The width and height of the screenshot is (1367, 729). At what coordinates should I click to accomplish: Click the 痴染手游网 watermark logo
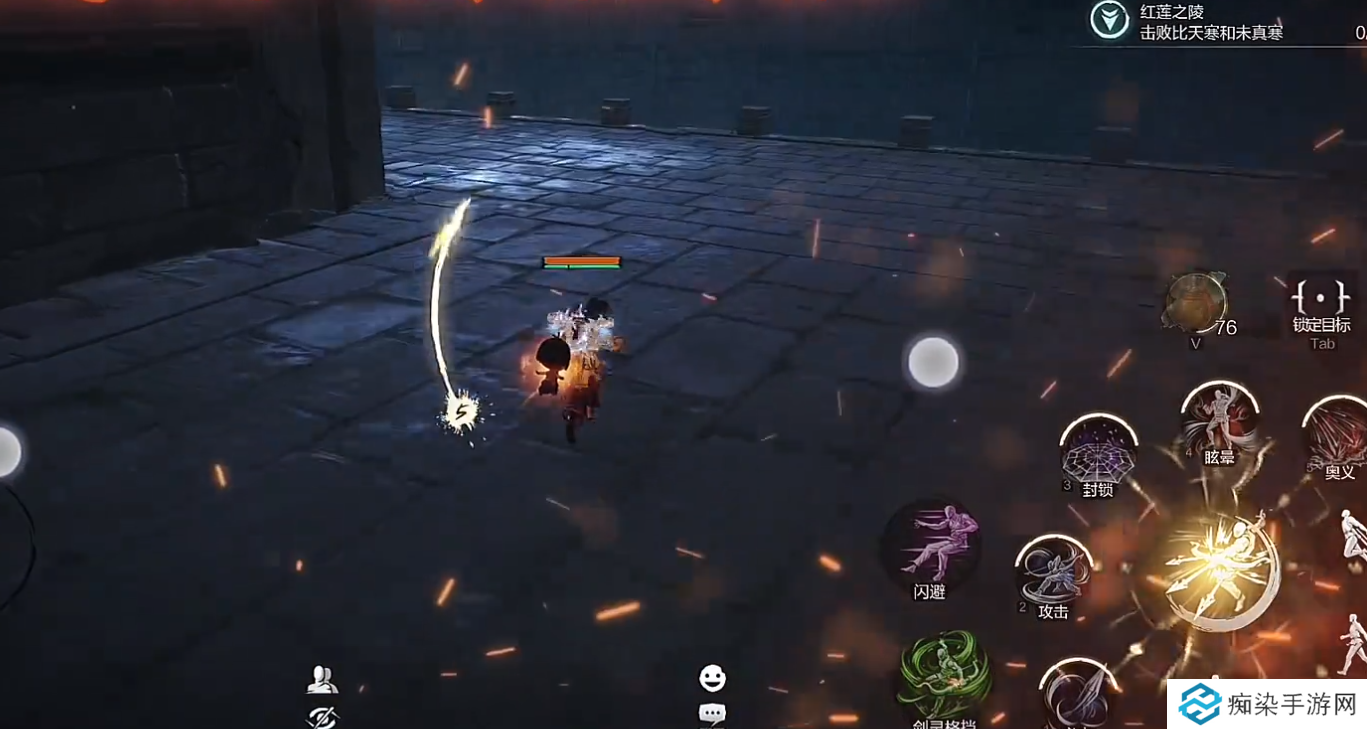click(x=1266, y=704)
